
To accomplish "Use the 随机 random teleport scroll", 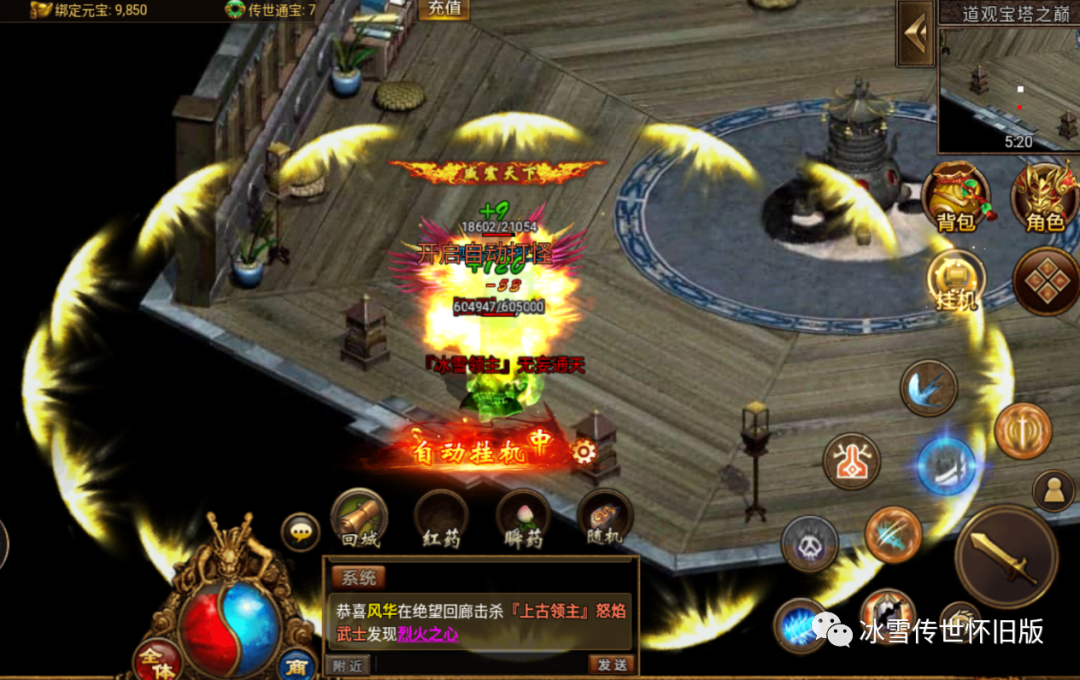I will pyautogui.click(x=604, y=518).
